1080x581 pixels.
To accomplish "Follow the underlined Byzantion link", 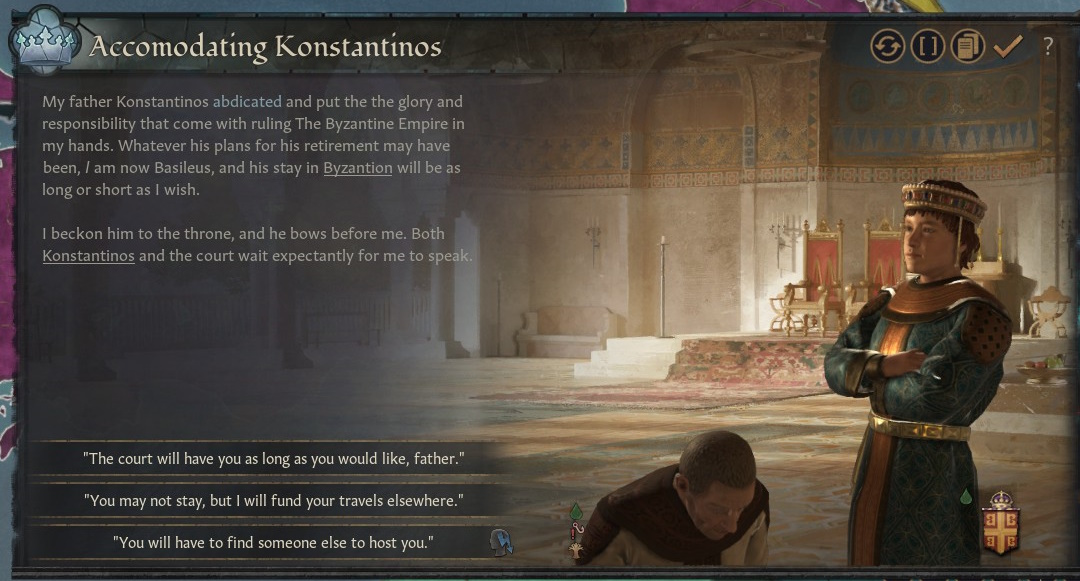I will point(357,168).
